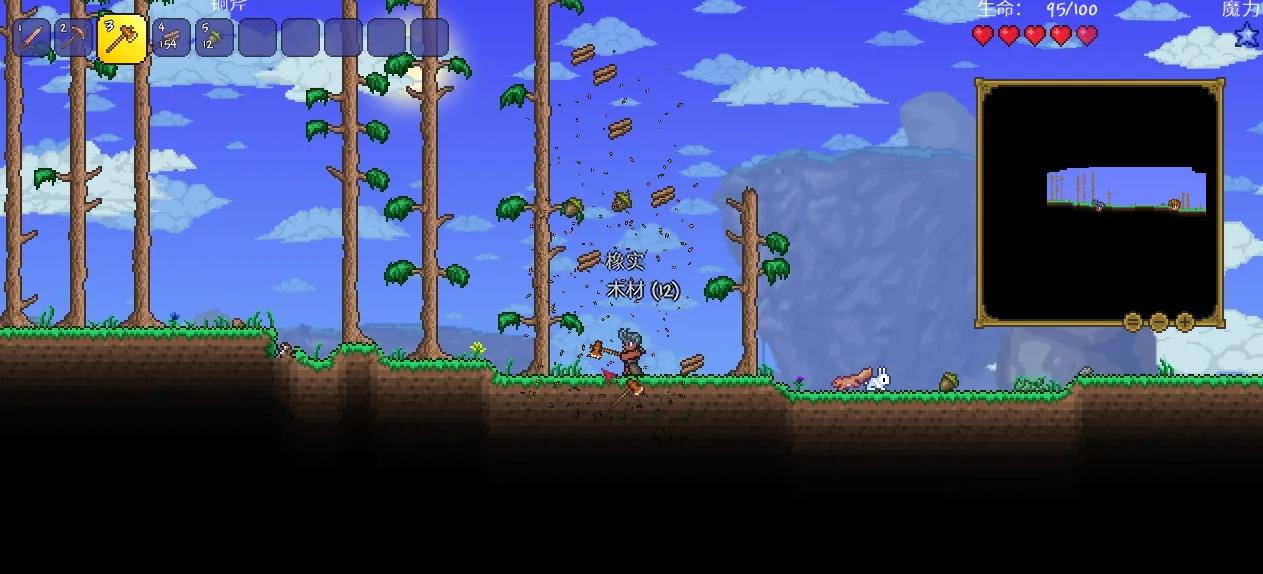This screenshot has width=1263, height=574.
Task: Choose the highlighted copper axe slot
Action: coord(122,39)
